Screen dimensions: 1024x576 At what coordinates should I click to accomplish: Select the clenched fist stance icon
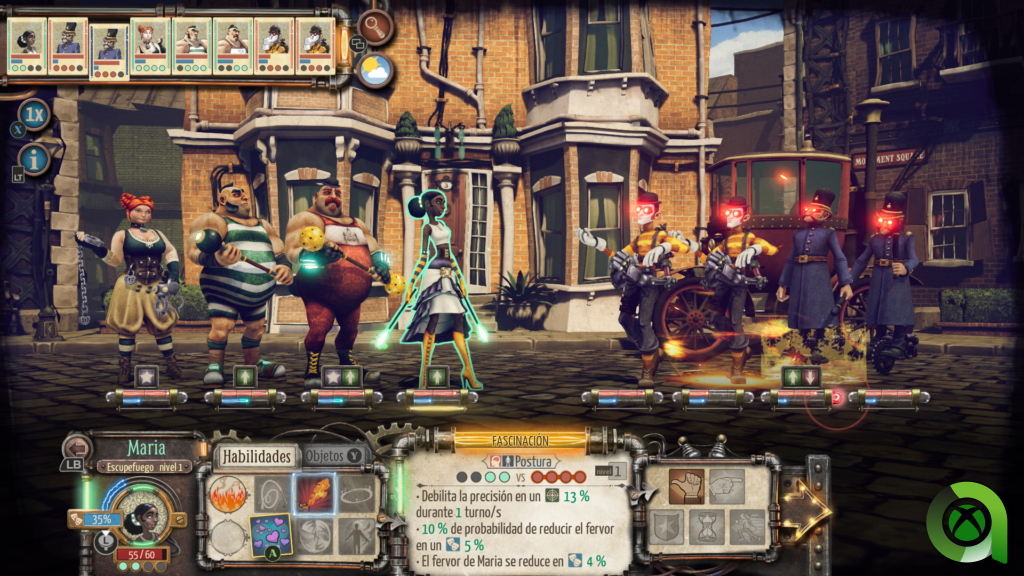pyautogui.click(x=686, y=486)
